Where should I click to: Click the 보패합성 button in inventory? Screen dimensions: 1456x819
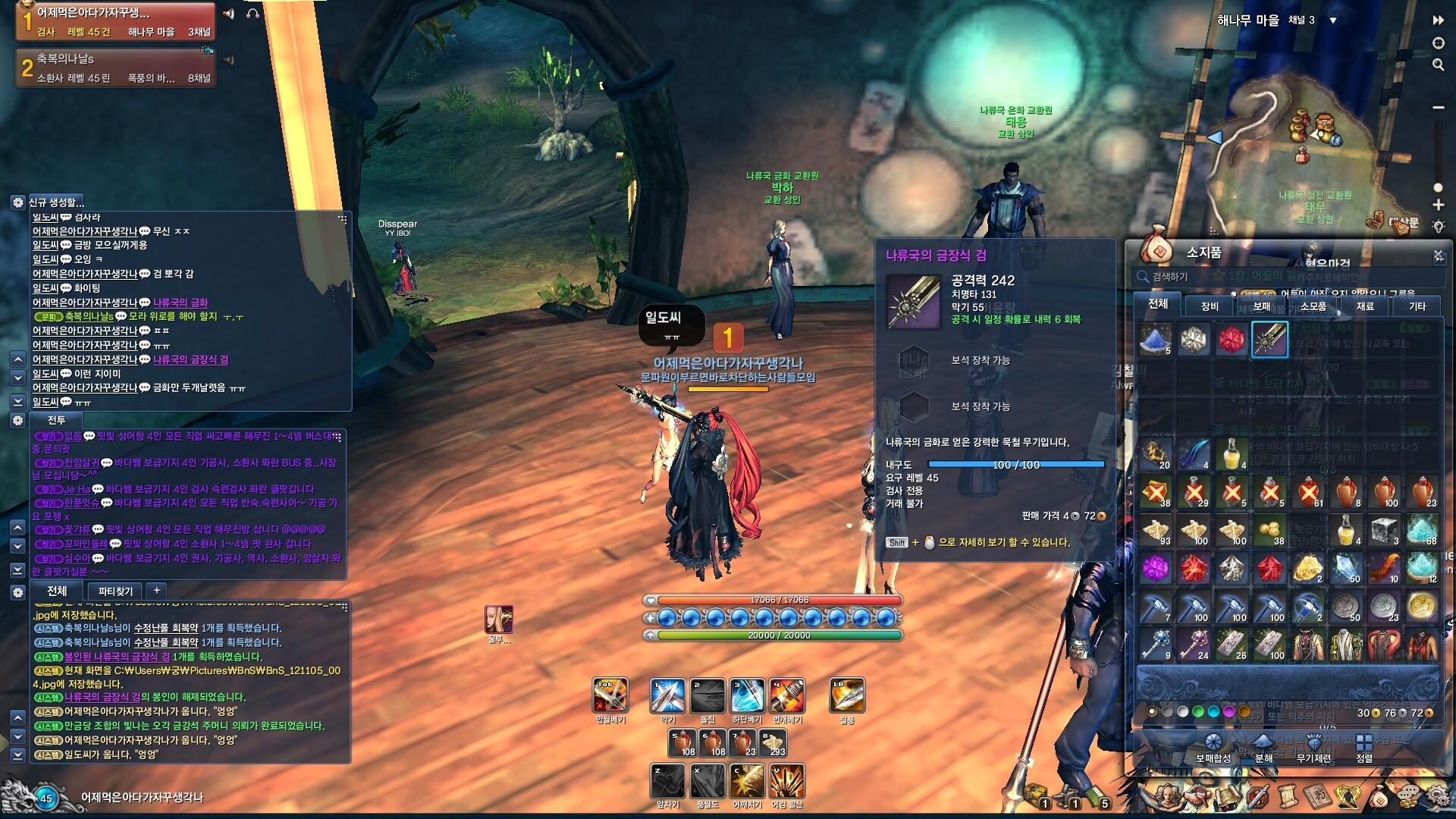tap(1213, 747)
